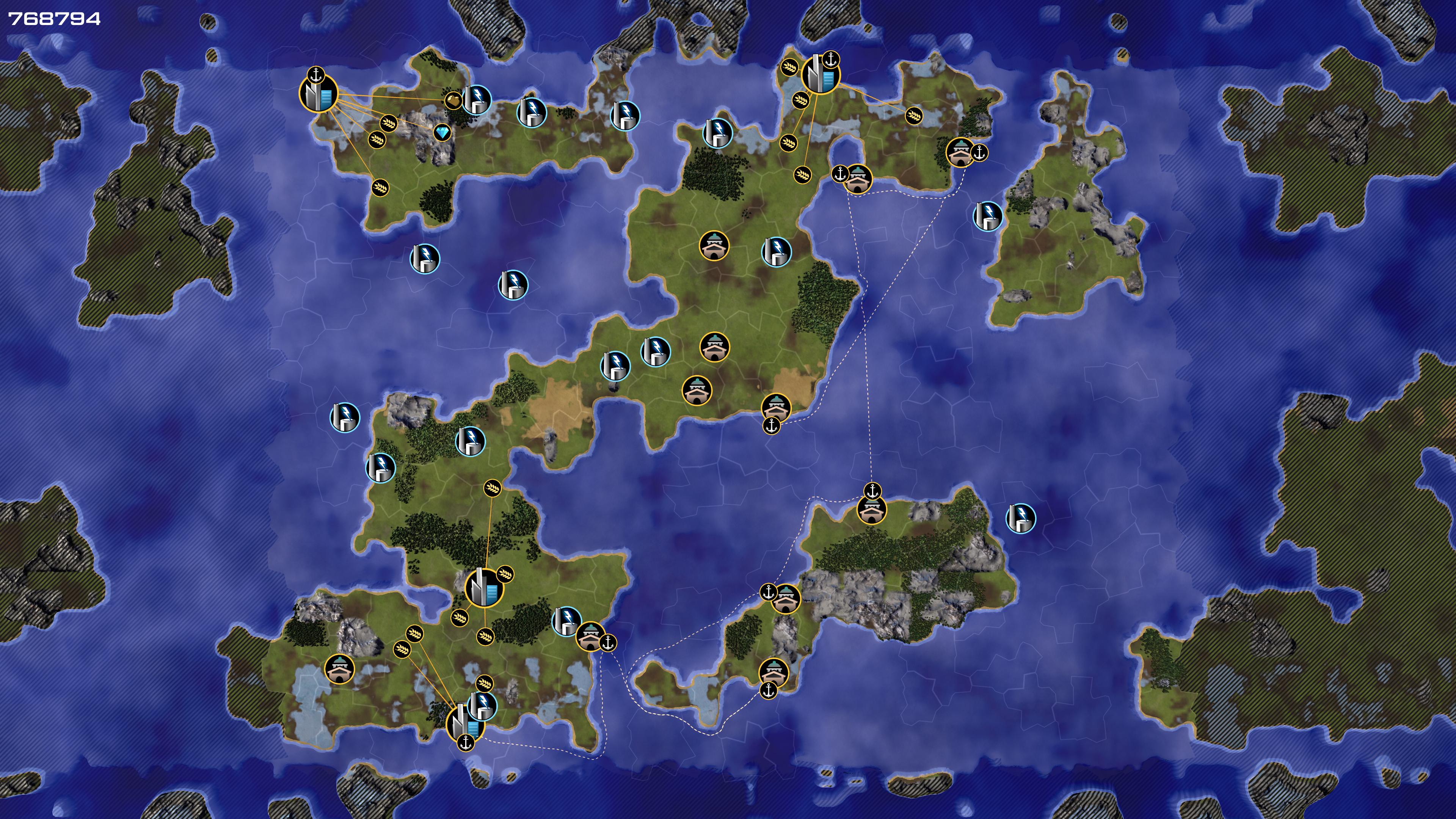Select the gold nugget resource marker
This screenshot has width=1456, height=819.
click(x=453, y=101)
